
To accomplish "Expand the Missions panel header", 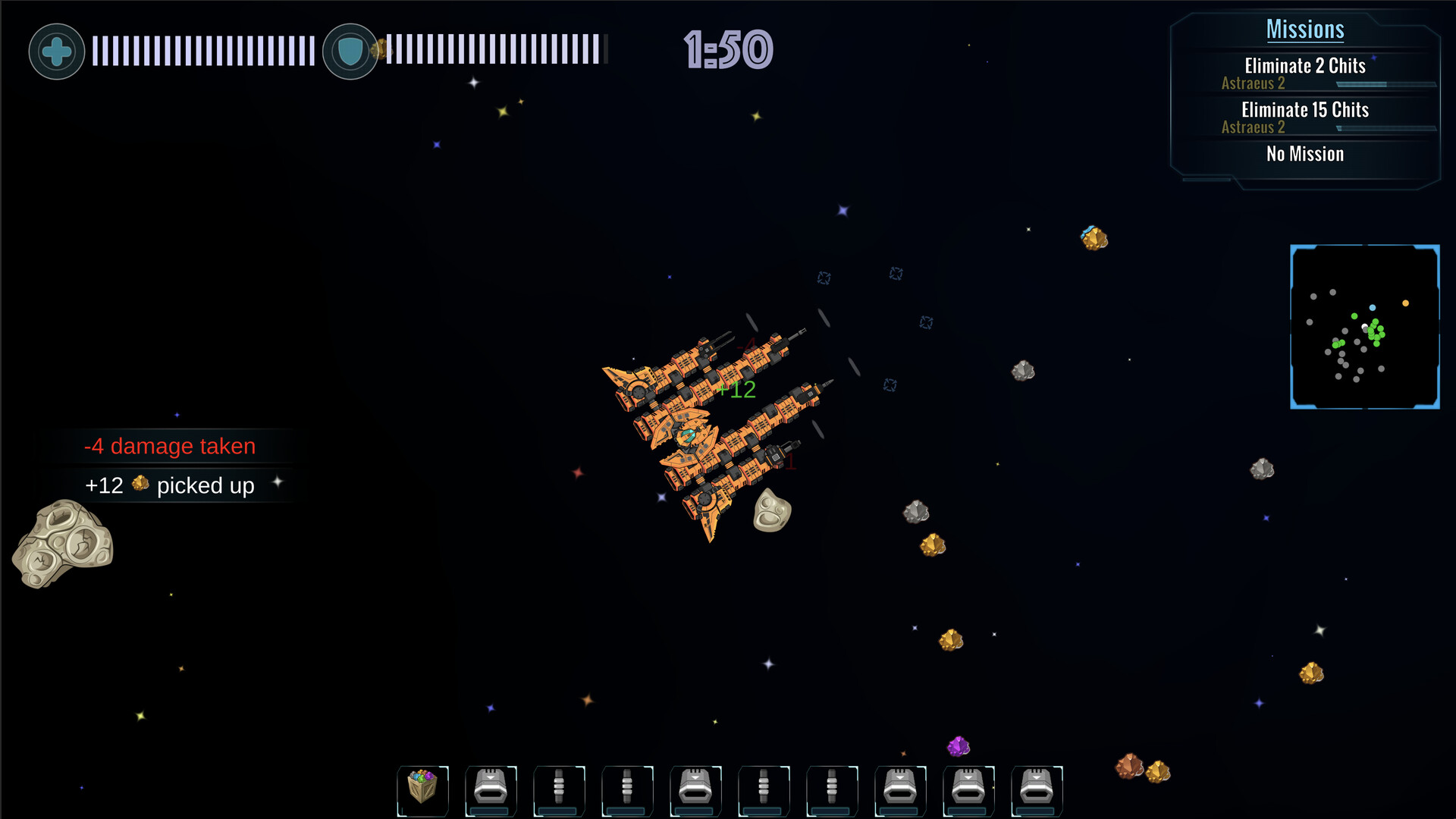I will [1305, 29].
